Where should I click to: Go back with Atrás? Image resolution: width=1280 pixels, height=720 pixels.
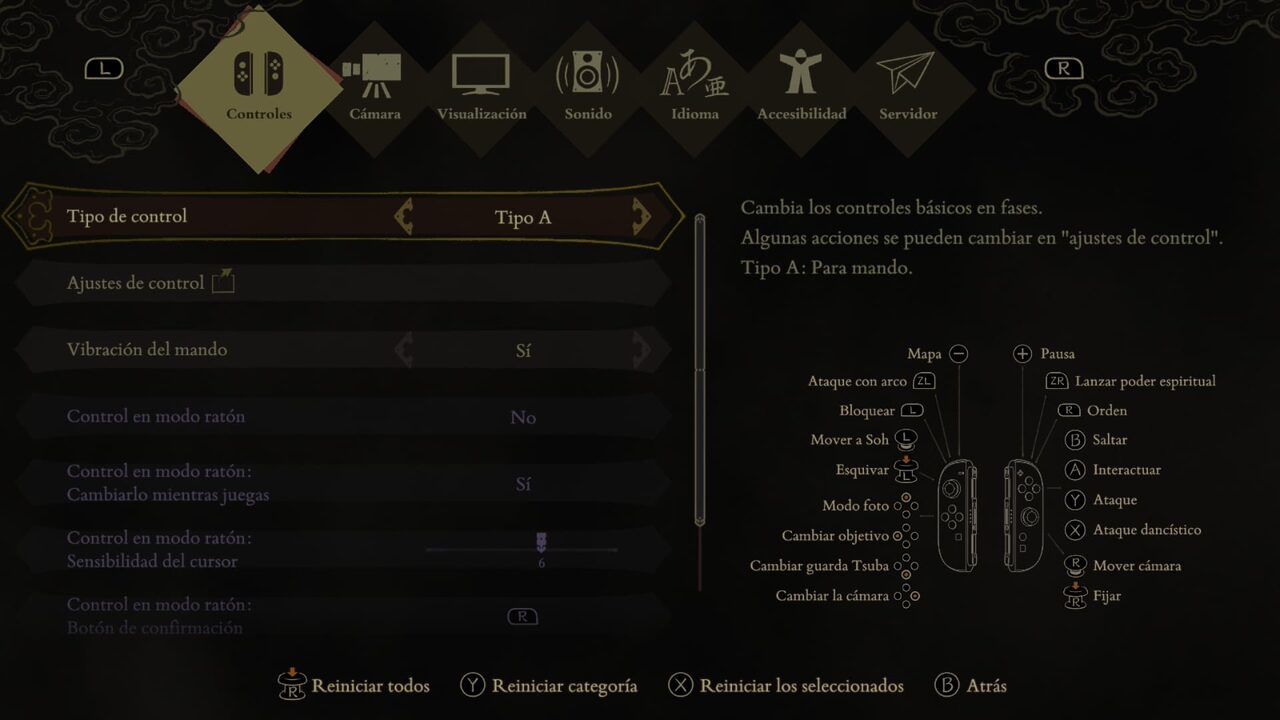pos(971,686)
